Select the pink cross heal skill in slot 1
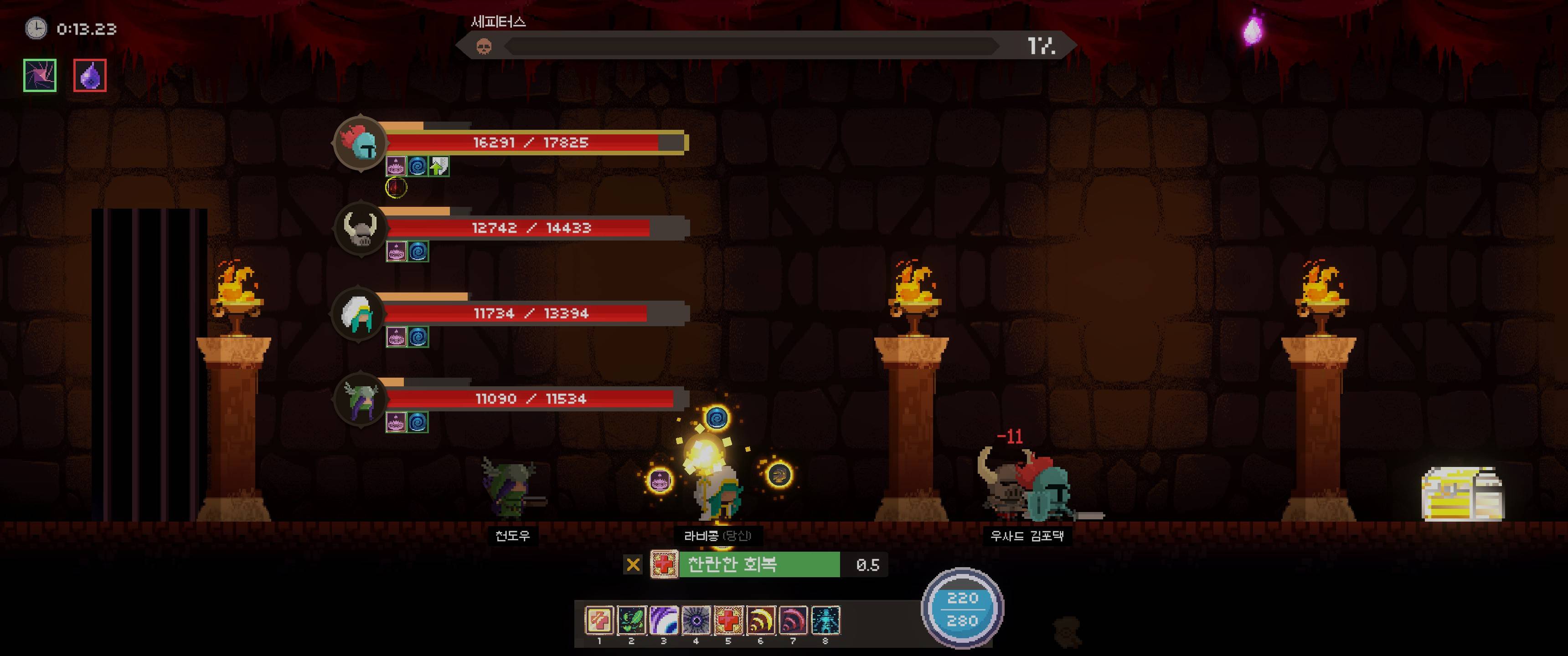The width and height of the screenshot is (1568, 656). 599,620
